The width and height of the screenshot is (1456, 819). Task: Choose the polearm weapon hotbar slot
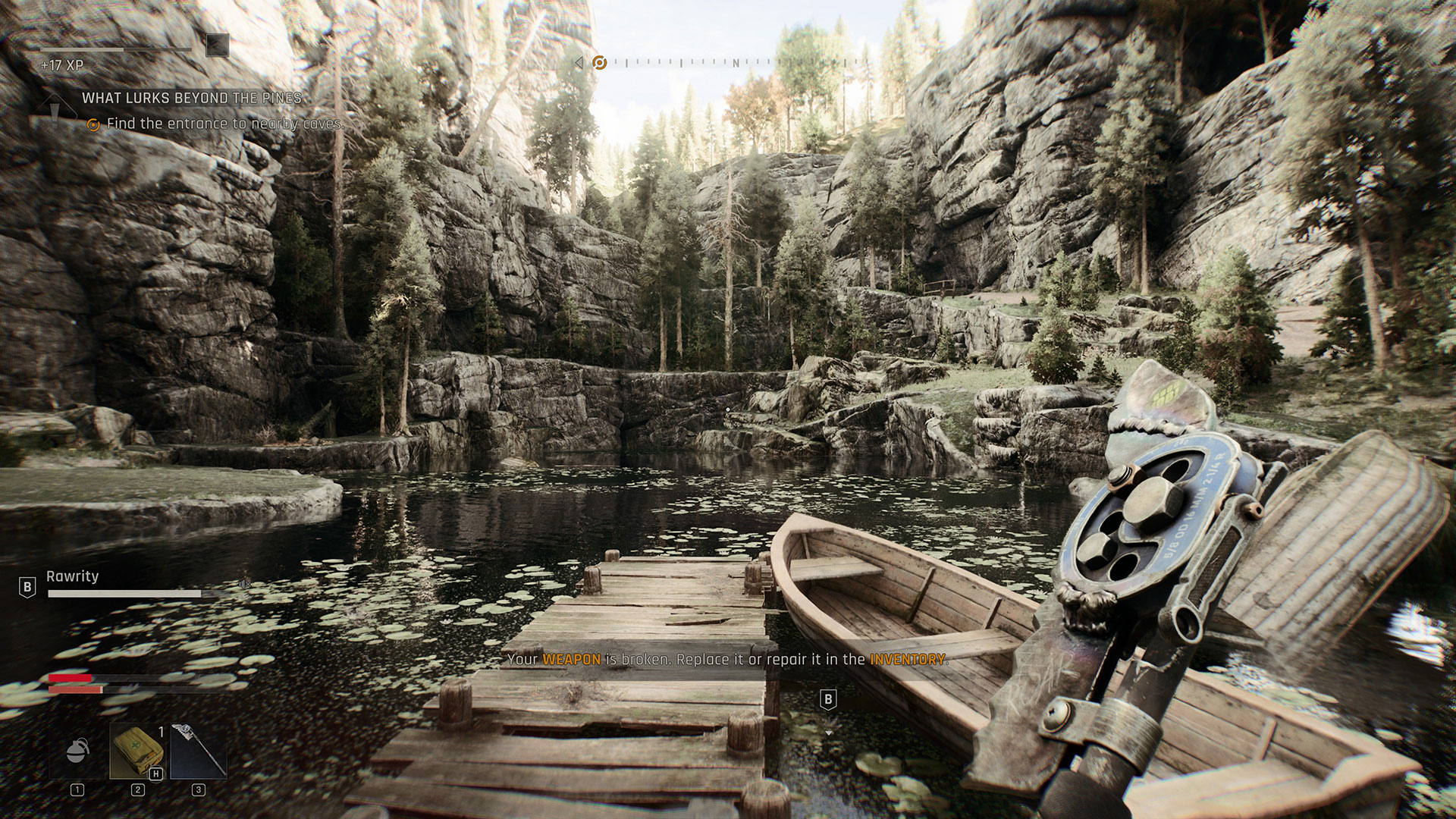point(198,750)
